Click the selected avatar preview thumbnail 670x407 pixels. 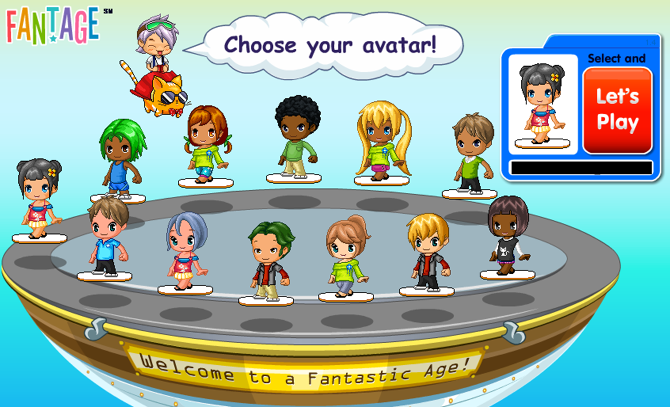(x=543, y=103)
